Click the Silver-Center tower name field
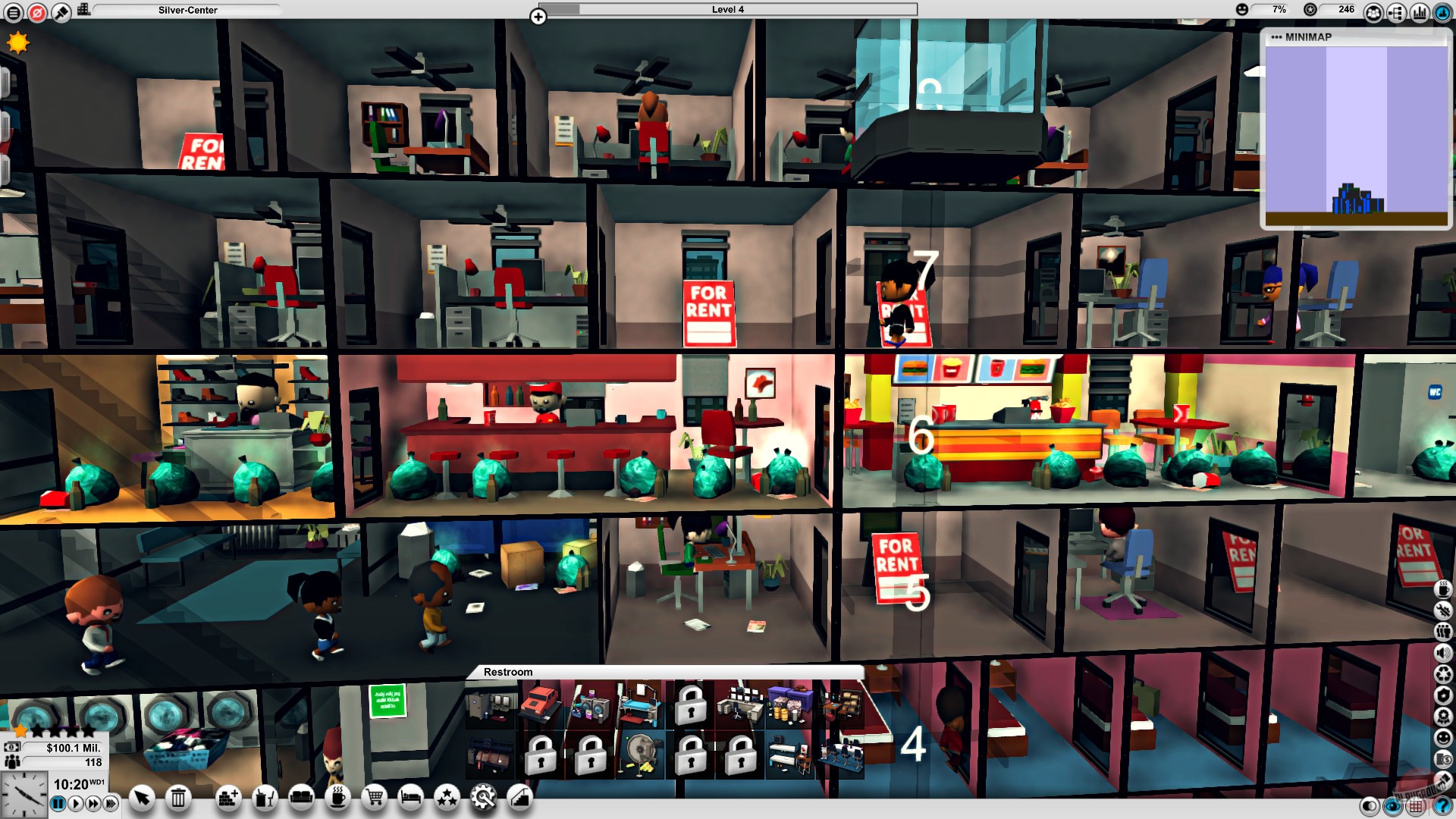Image resolution: width=1456 pixels, height=819 pixels. 186,10
